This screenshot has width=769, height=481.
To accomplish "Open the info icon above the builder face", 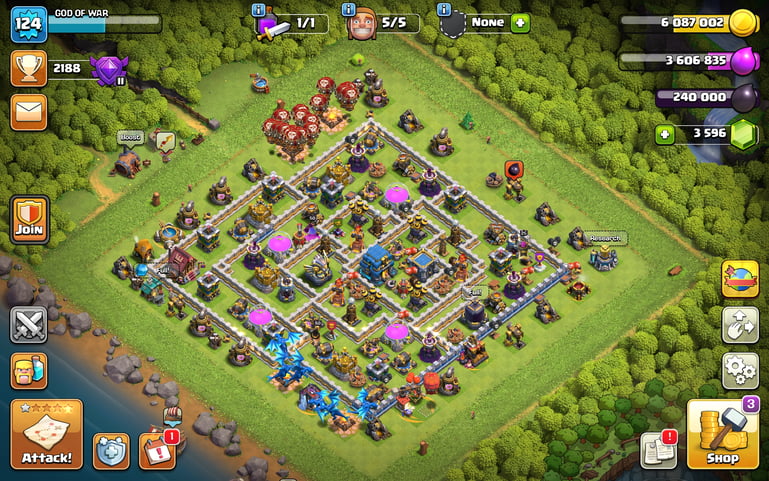I will [x=349, y=9].
